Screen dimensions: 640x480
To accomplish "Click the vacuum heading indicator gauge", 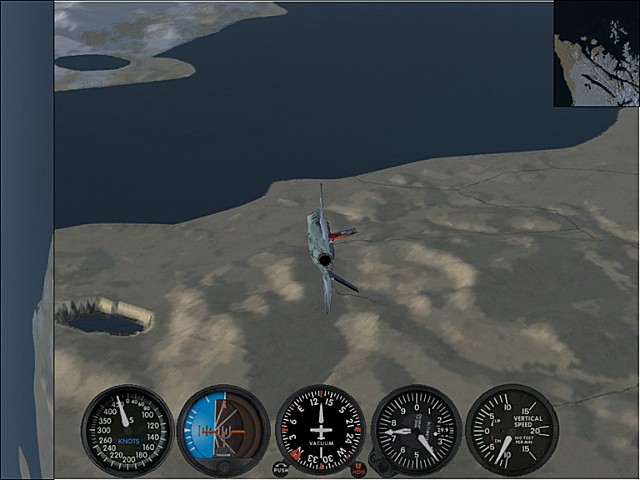I will coord(320,430).
